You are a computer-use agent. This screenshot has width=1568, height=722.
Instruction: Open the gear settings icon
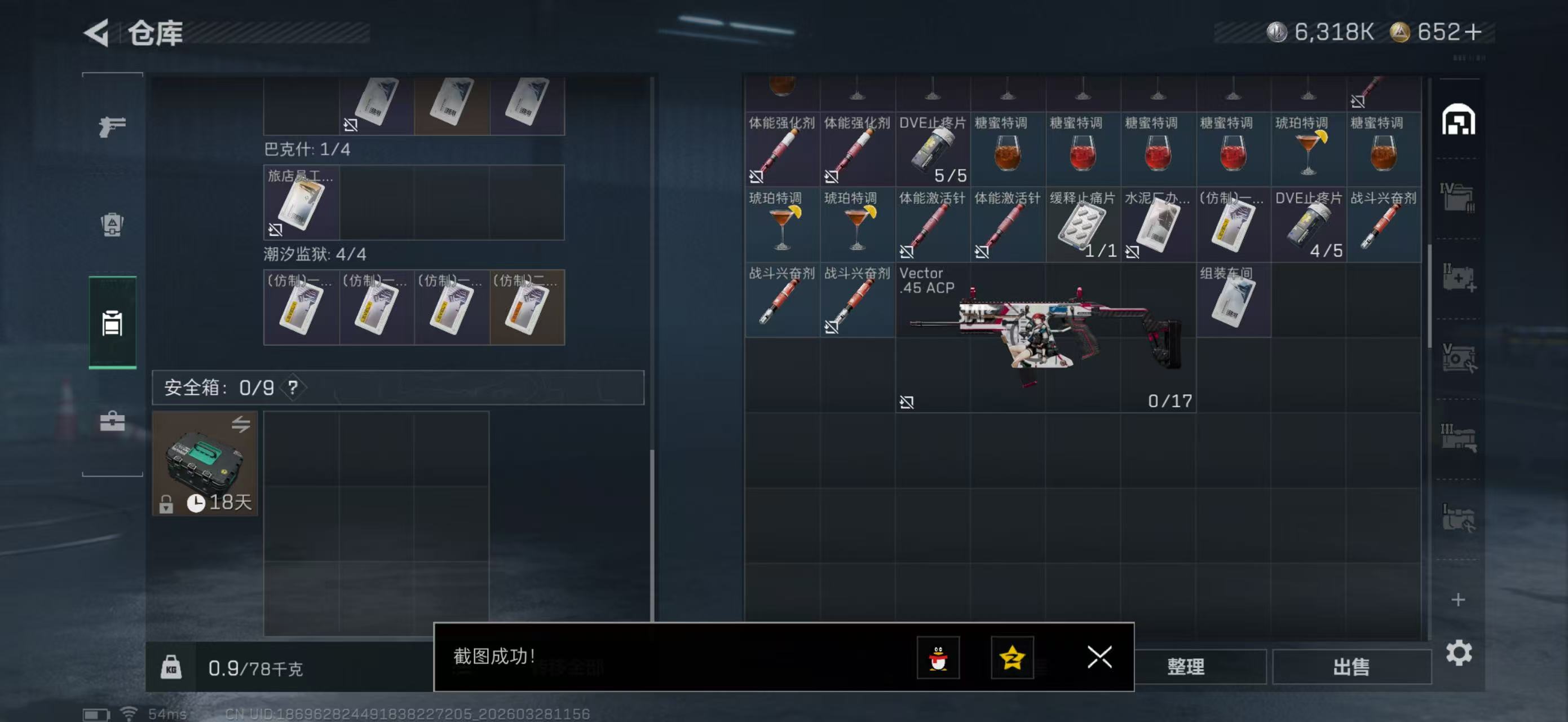tap(1459, 653)
